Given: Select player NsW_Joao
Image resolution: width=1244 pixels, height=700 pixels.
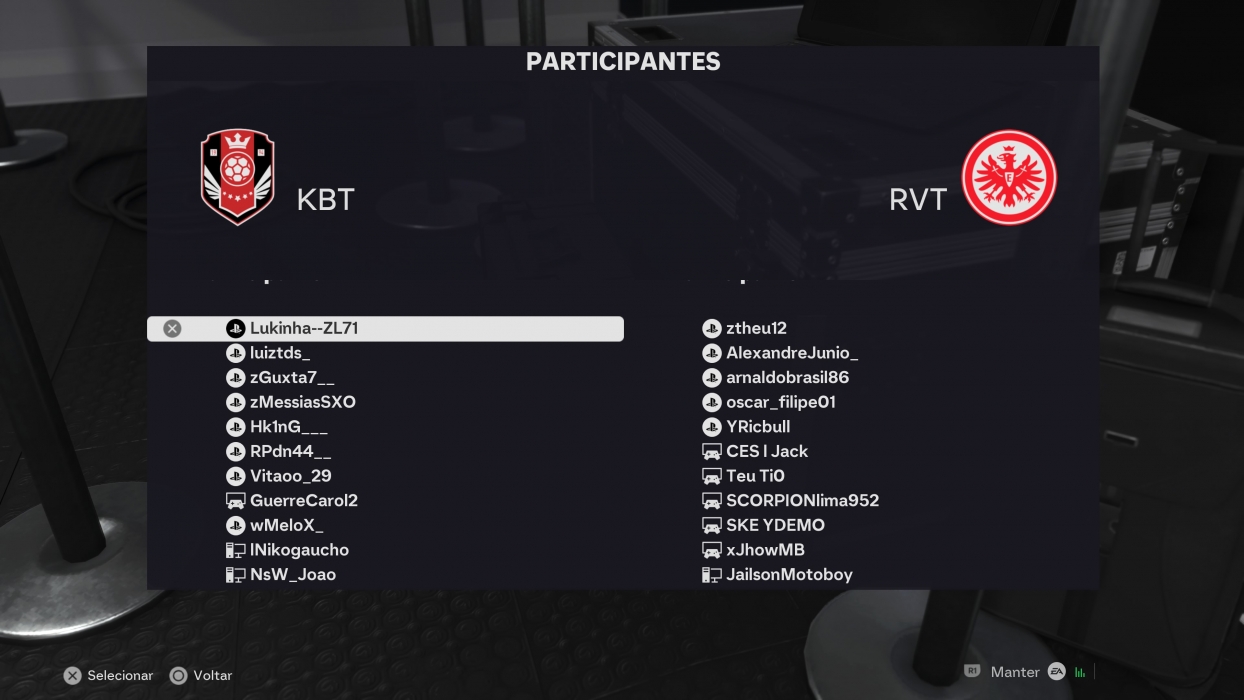Looking at the screenshot, I should [292, 574].
